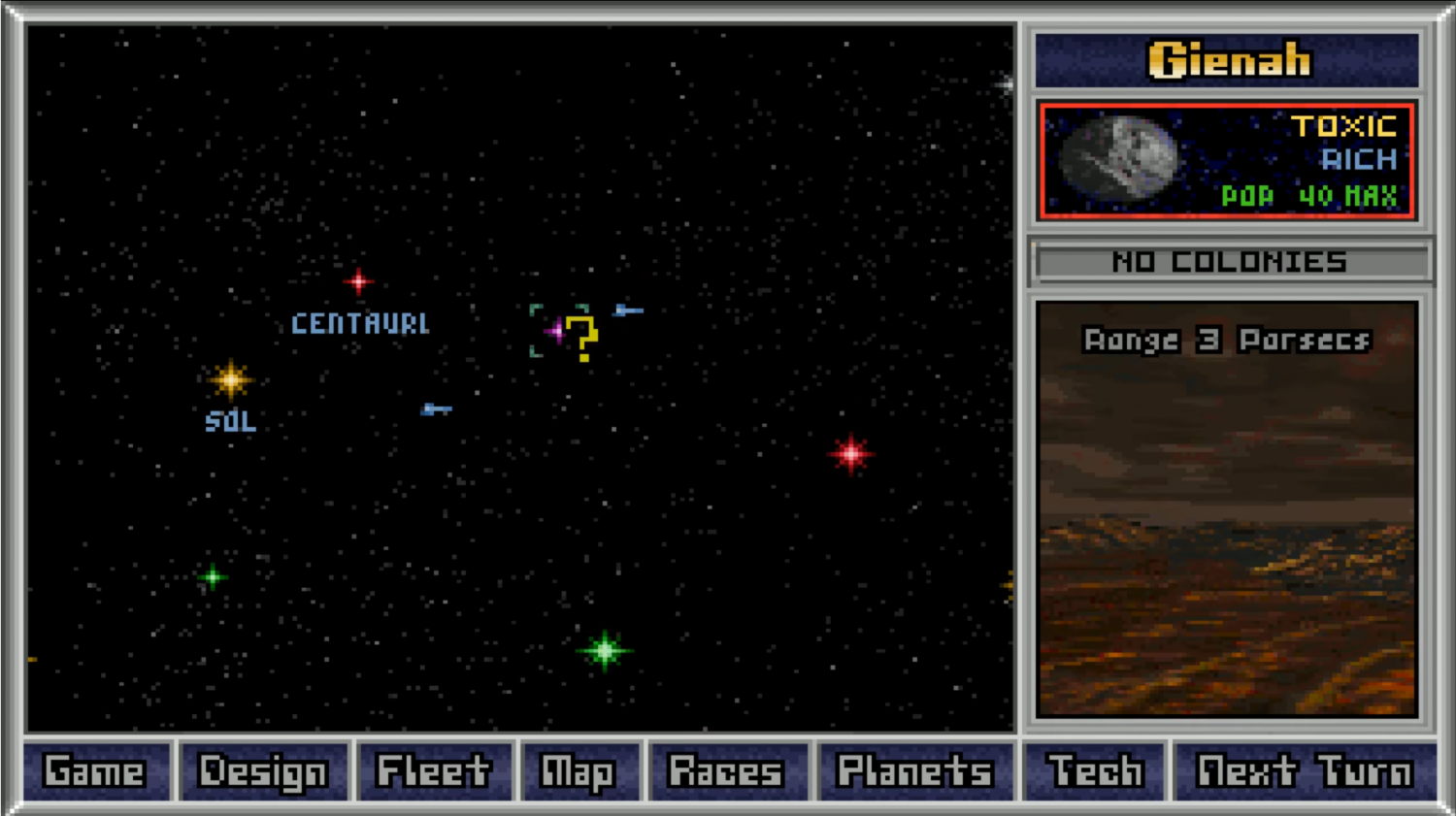
Task: Open the galaxy Map view
Action: tap(579, 772)
